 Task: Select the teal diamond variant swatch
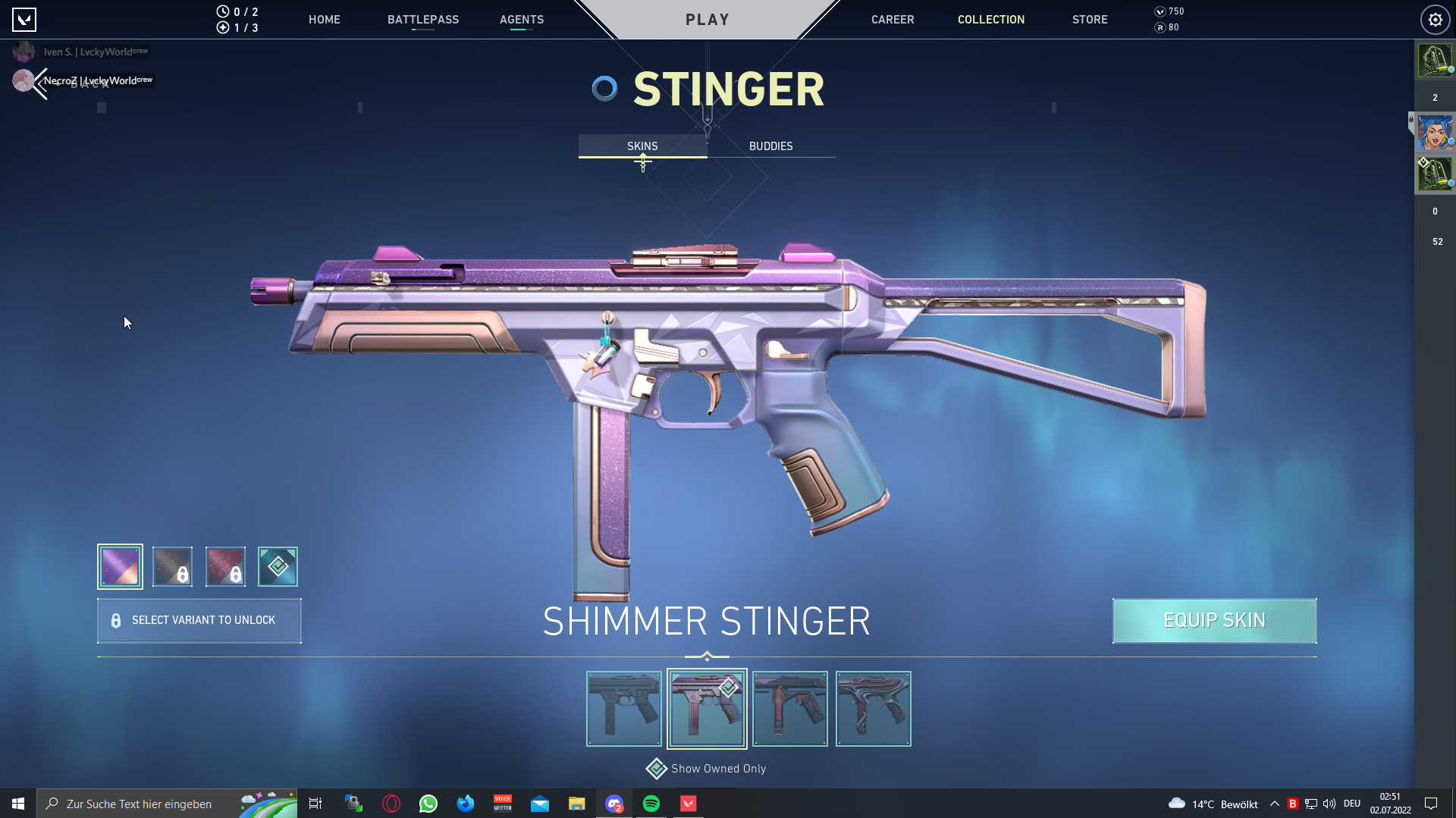(x=278, y=566)
